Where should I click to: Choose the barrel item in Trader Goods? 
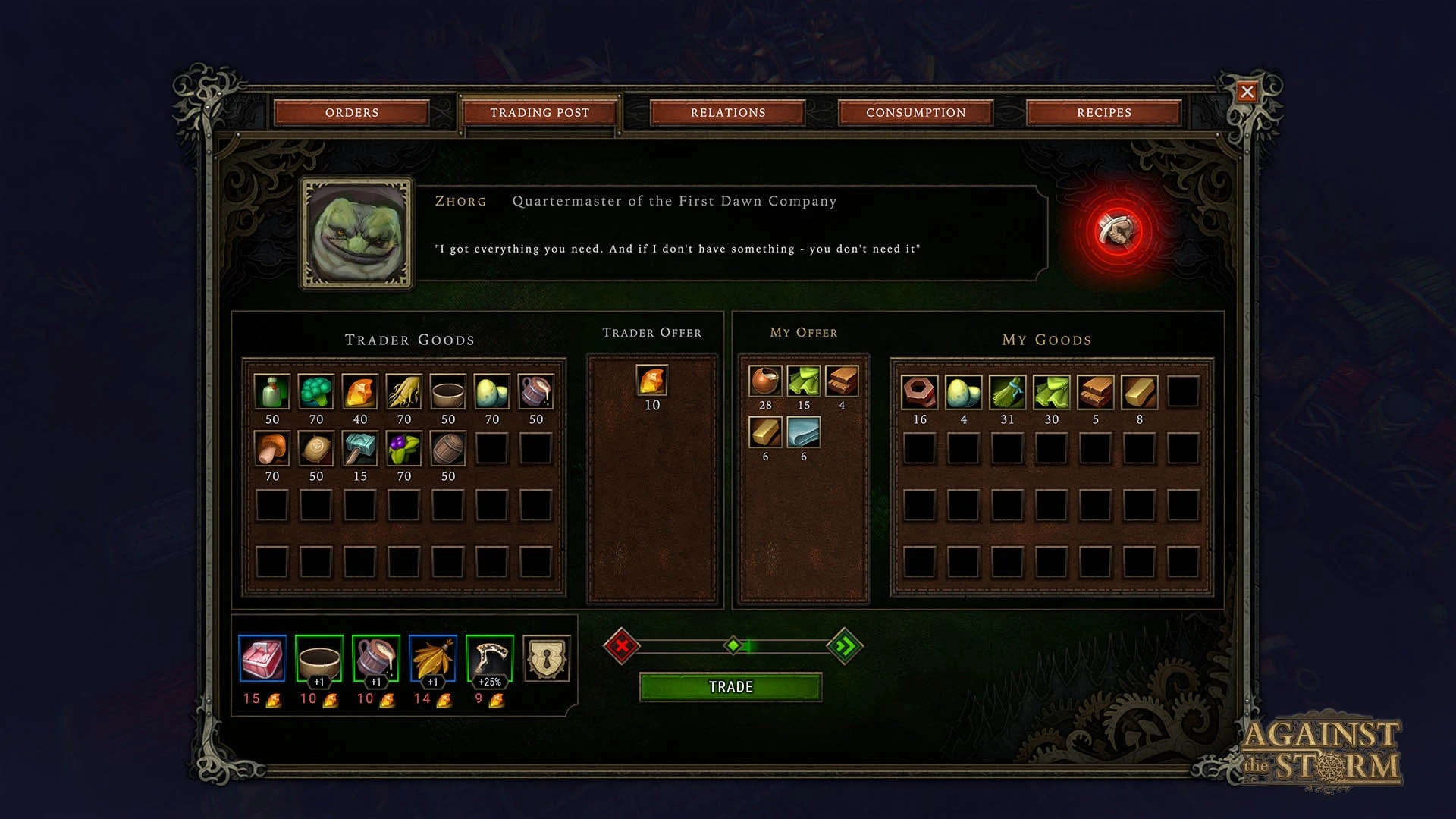pyautogui.click(x=447, y=449)
